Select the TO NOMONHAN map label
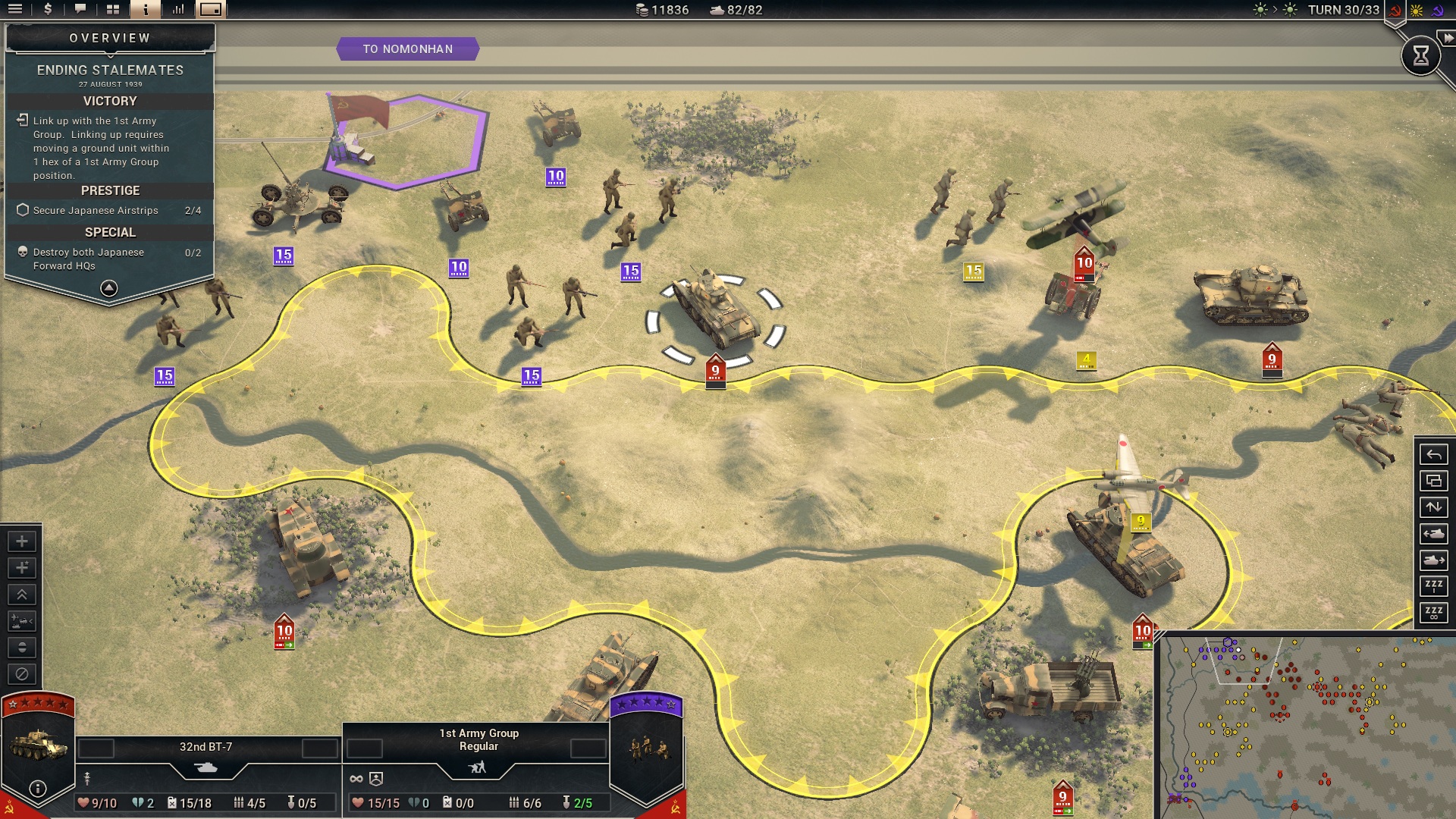1456x819 pixels. coord(407,49)
